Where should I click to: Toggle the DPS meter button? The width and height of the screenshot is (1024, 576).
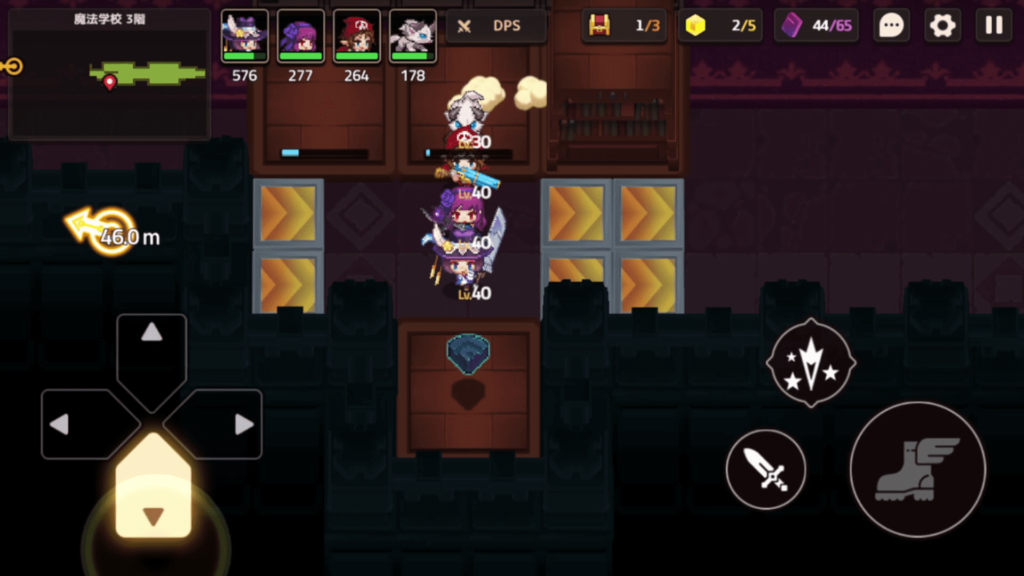coord(496,26)
